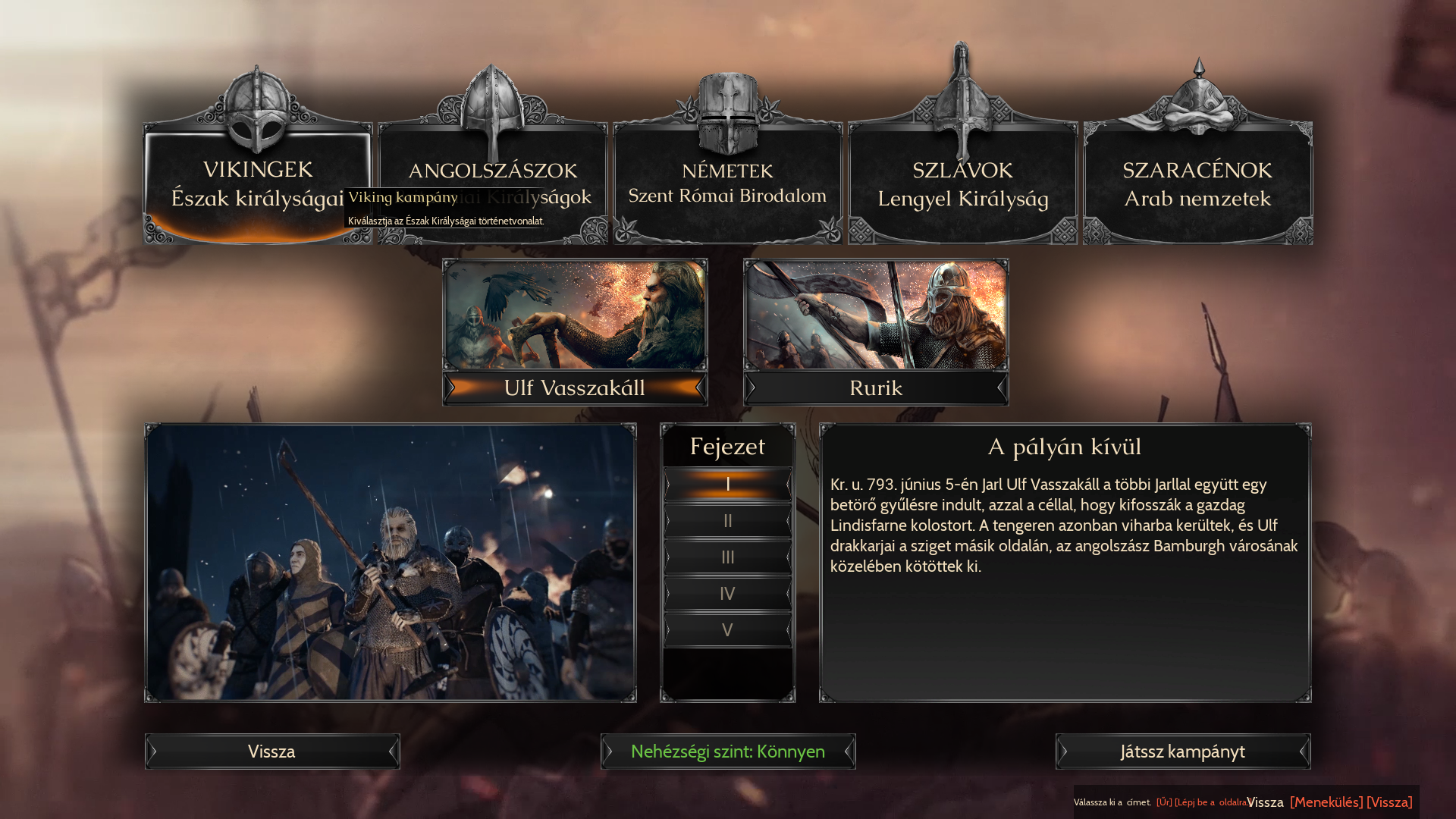The width and height of the screenshot is (1456, 819).
Task: Switch to Németek Szent Római Birodalom
Action: click(x=727, y=184)
